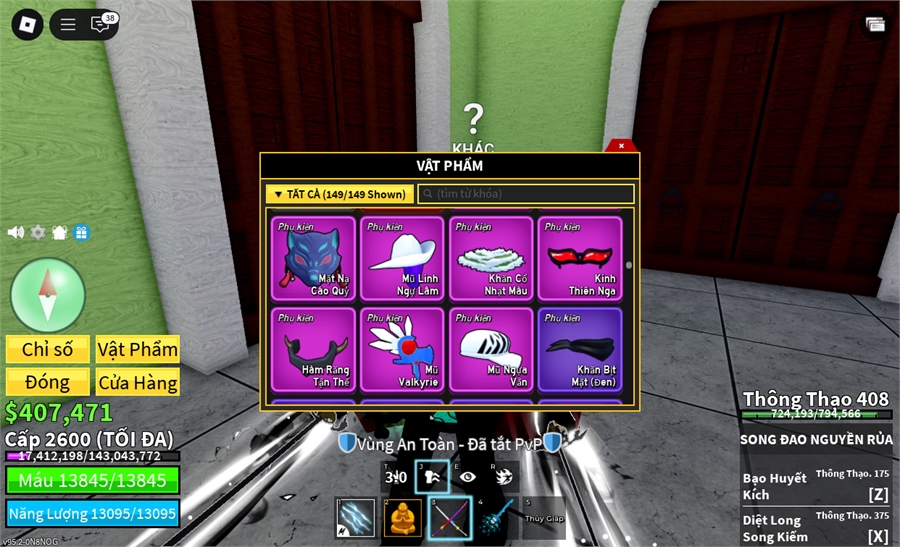Image resolution: width=900 pixels, height=547 pixels.
Task: Close the Vật Phẩm inventory window
Action: [x=621, y=146]
